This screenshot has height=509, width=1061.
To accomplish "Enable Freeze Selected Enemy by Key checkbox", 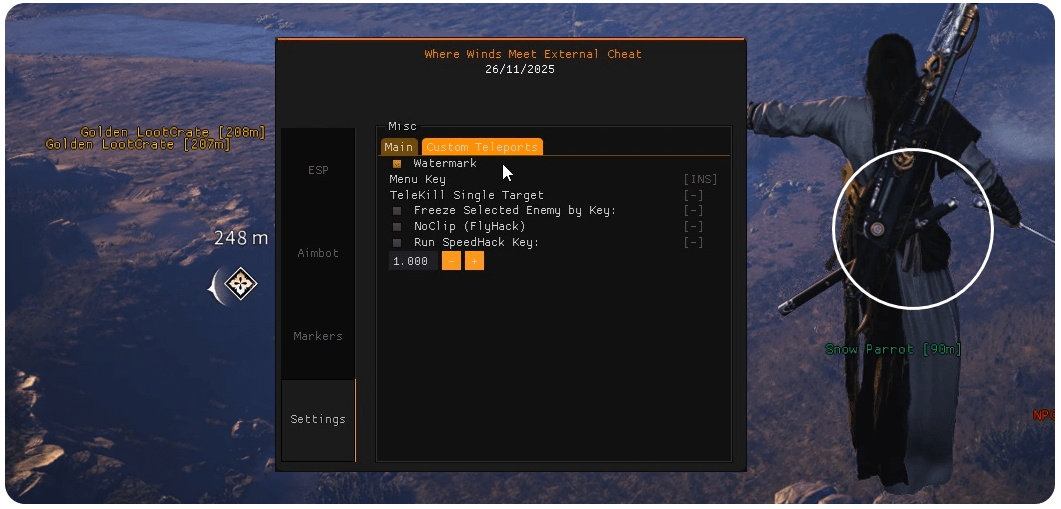I will click(x=397, y=211).
